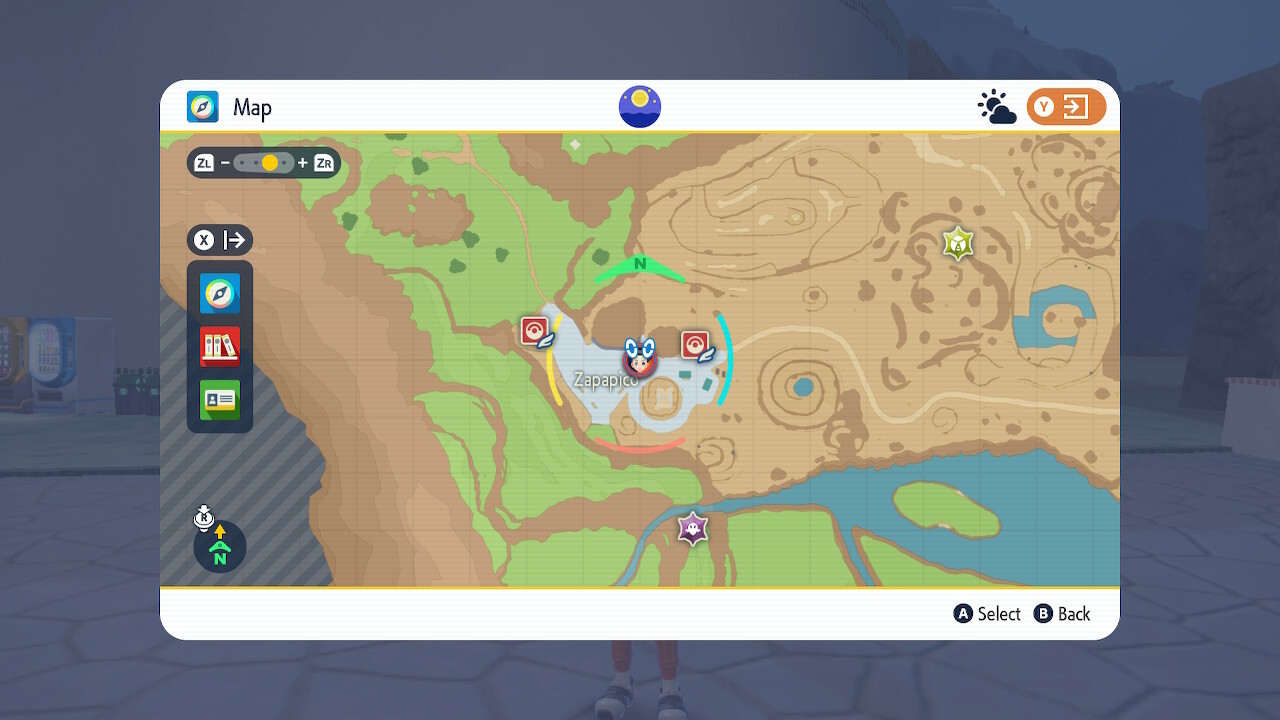Select the Pokémon Center east of Zapapico
This screenshot has width=1280, height=720.
pos(695,345)
